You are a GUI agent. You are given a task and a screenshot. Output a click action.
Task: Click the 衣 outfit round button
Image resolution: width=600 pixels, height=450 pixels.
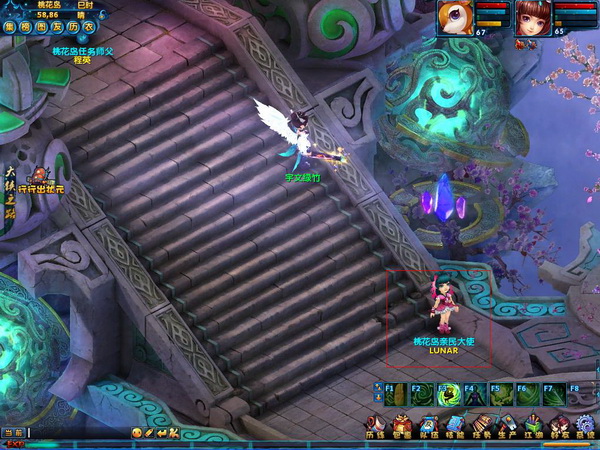pos(88,27)
